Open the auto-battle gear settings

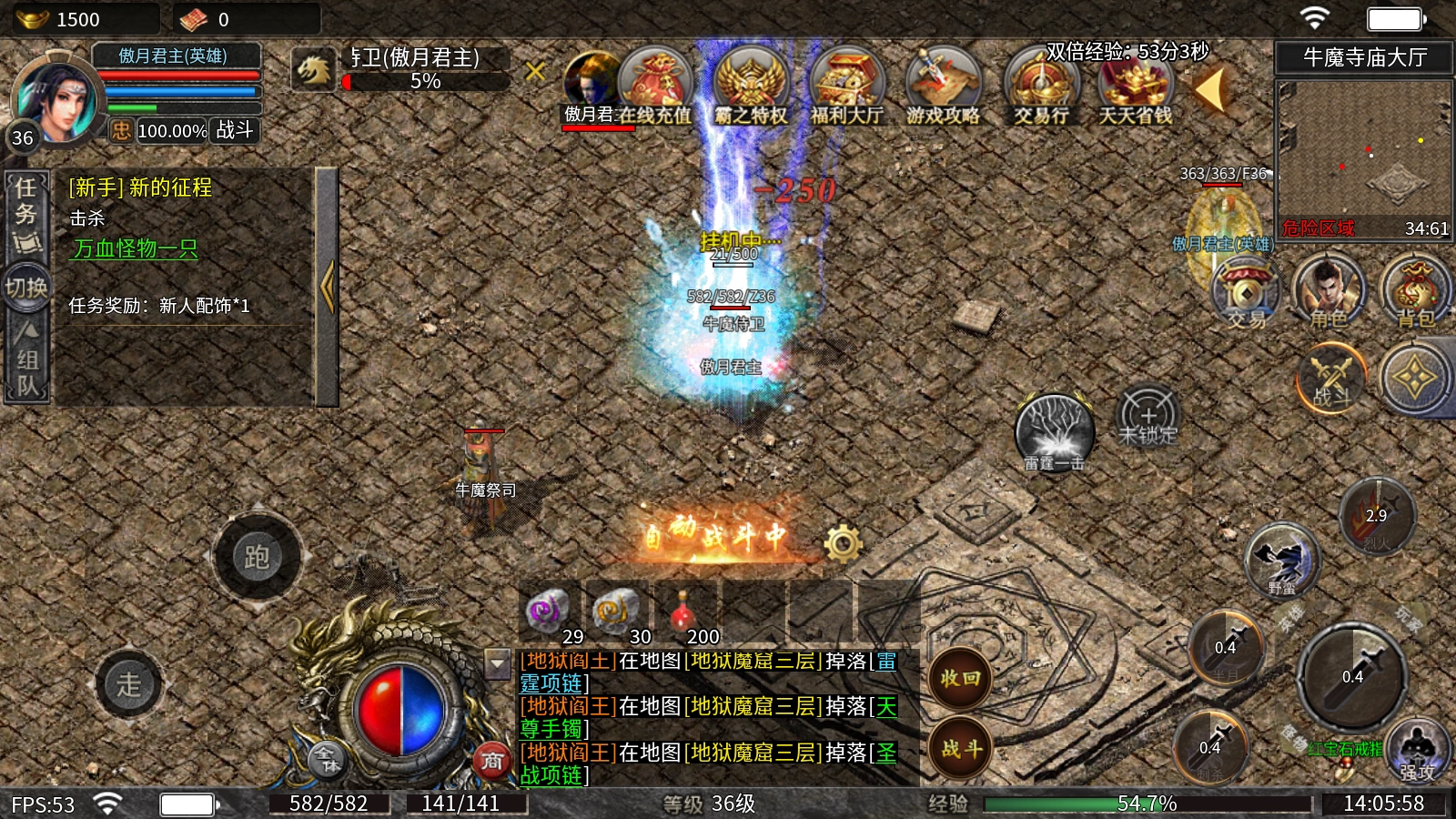843,543
